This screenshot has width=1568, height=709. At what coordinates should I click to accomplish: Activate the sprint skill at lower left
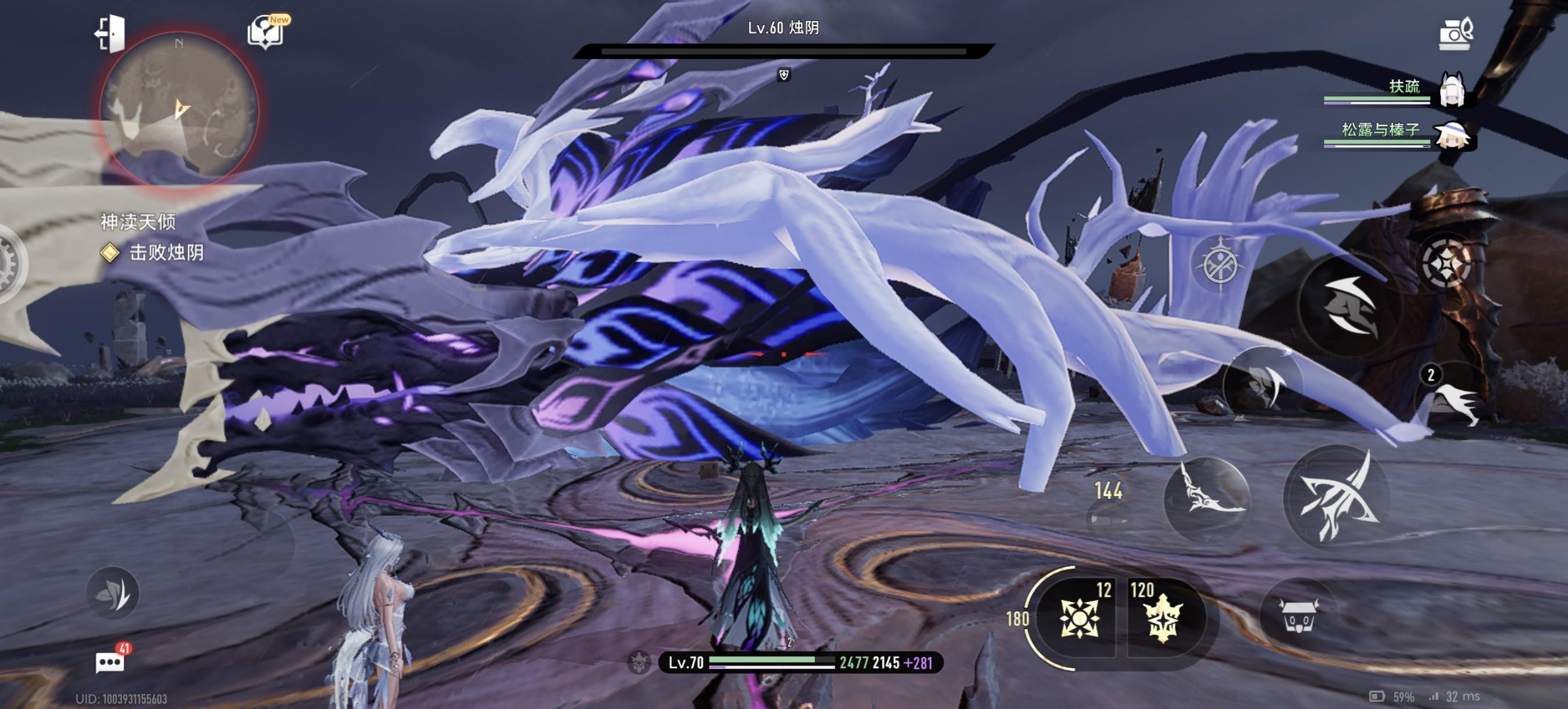click(113, 593)
